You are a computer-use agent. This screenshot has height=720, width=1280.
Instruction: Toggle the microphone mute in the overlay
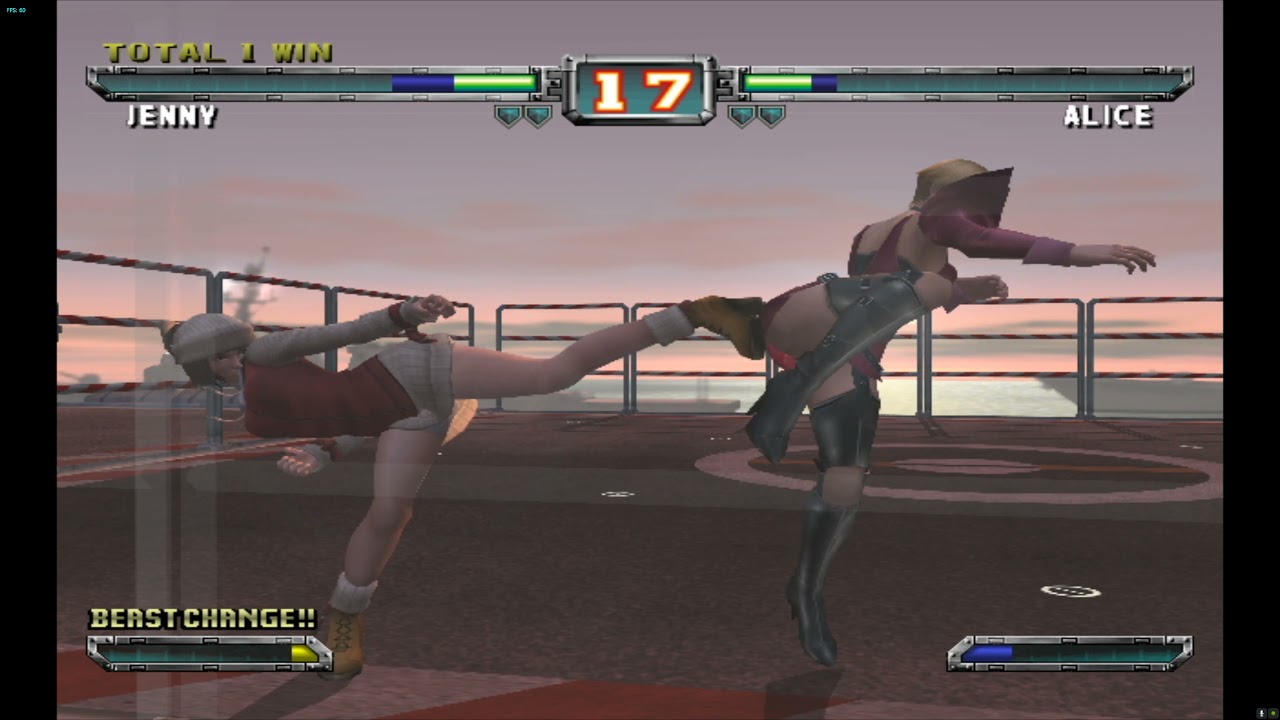click(1262, 713)
